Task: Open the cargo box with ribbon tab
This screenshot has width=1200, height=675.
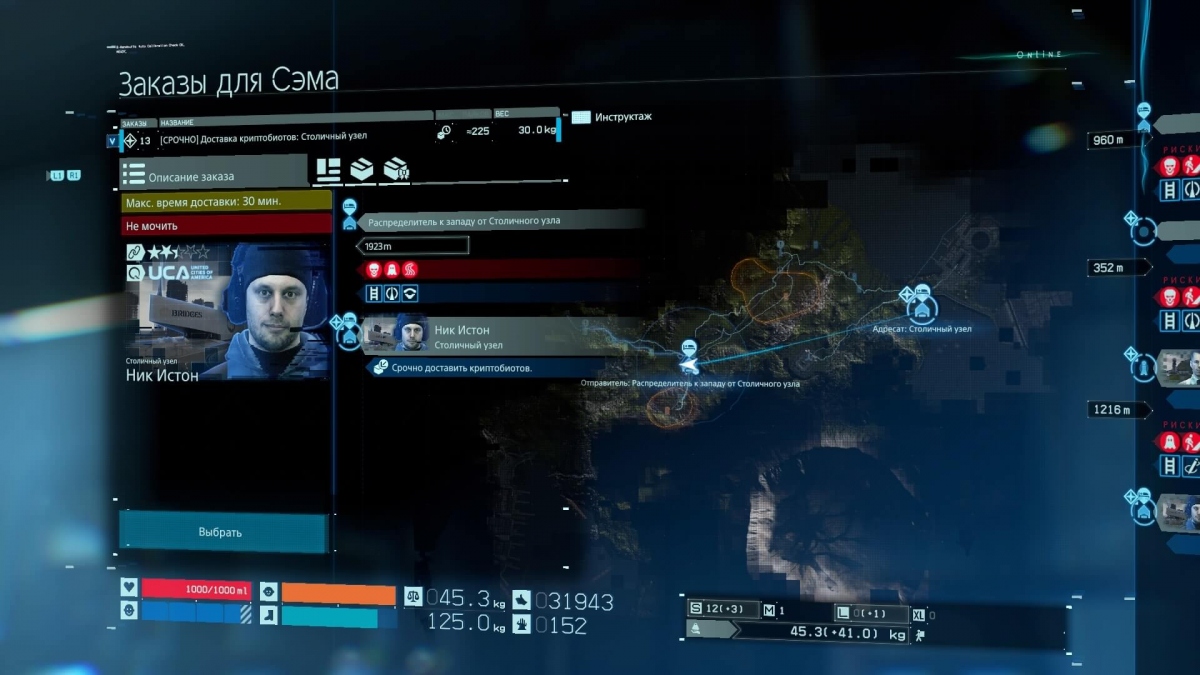Action: (396, 170)
